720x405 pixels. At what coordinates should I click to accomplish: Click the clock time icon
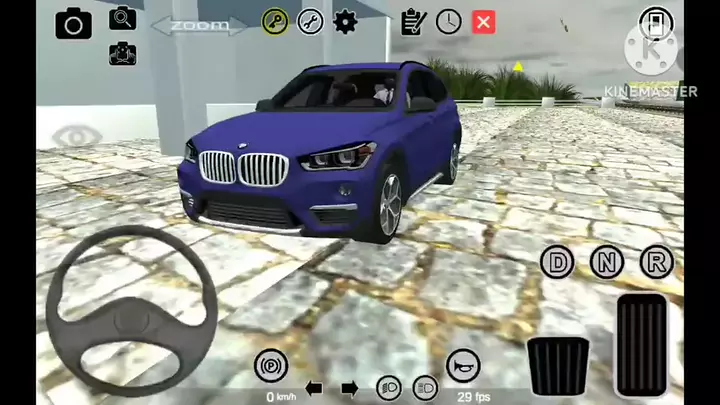tap(448, 21)
